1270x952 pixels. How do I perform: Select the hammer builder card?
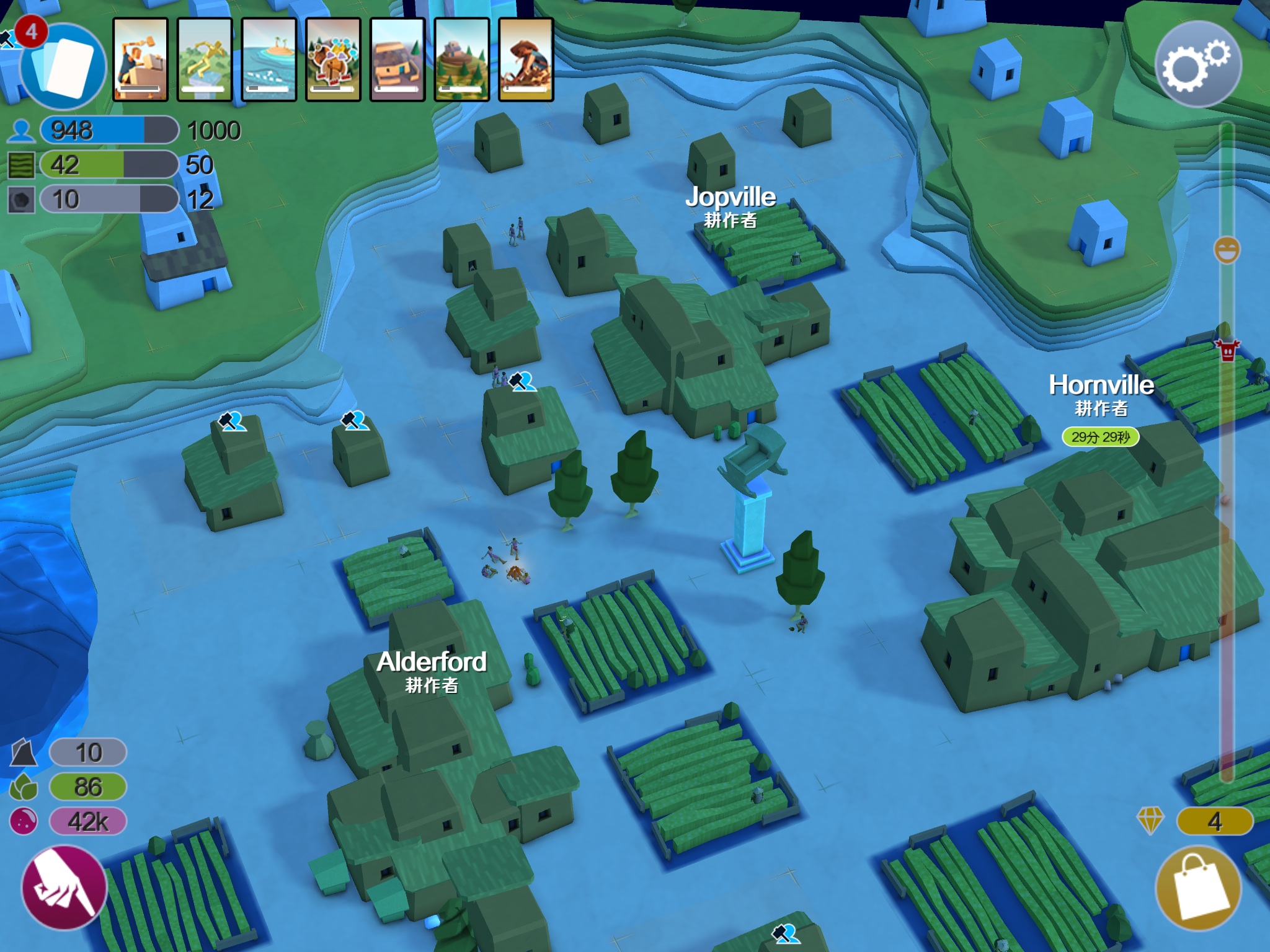141,59
